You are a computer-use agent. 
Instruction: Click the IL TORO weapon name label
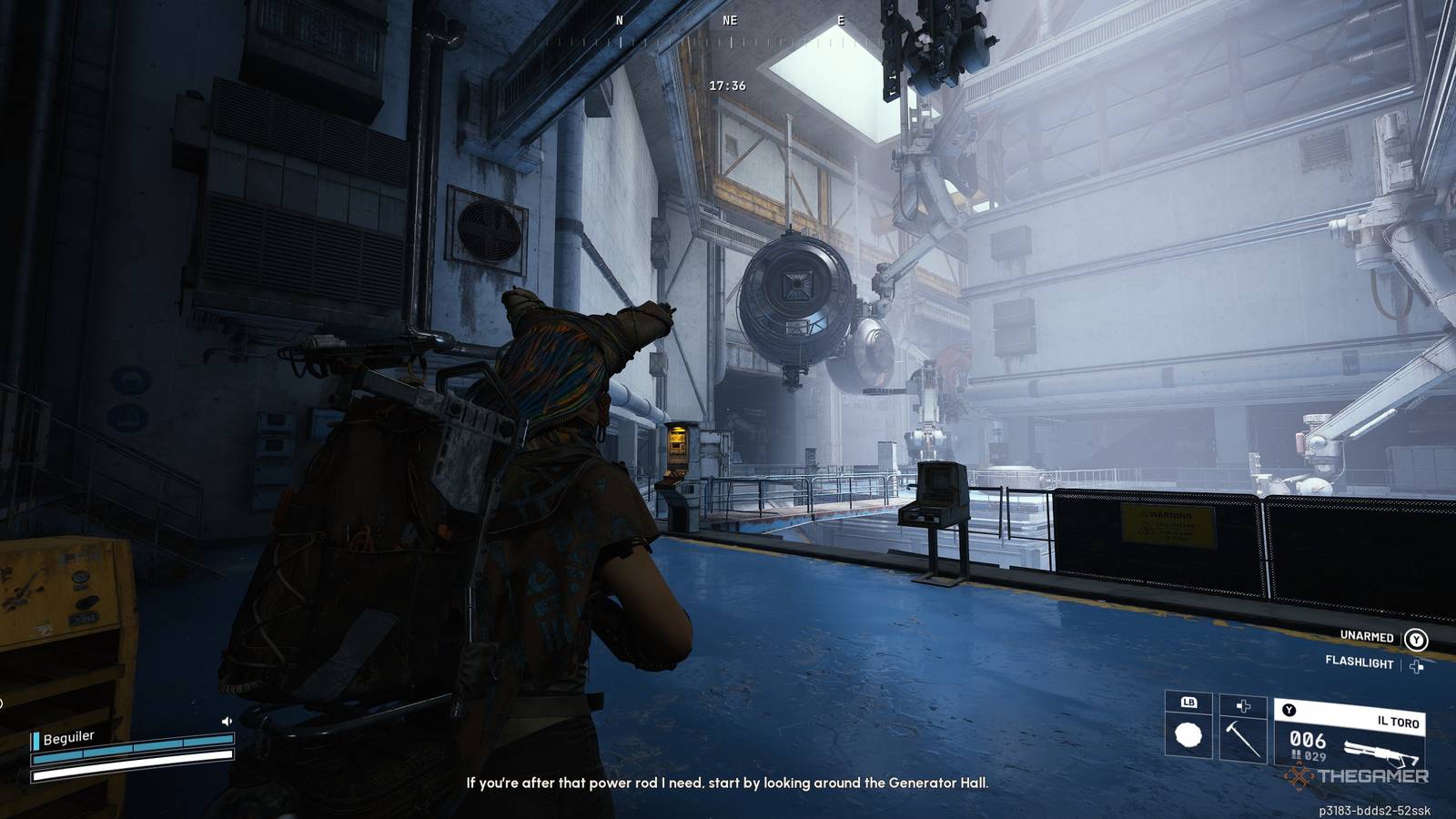coord(1398,722)
